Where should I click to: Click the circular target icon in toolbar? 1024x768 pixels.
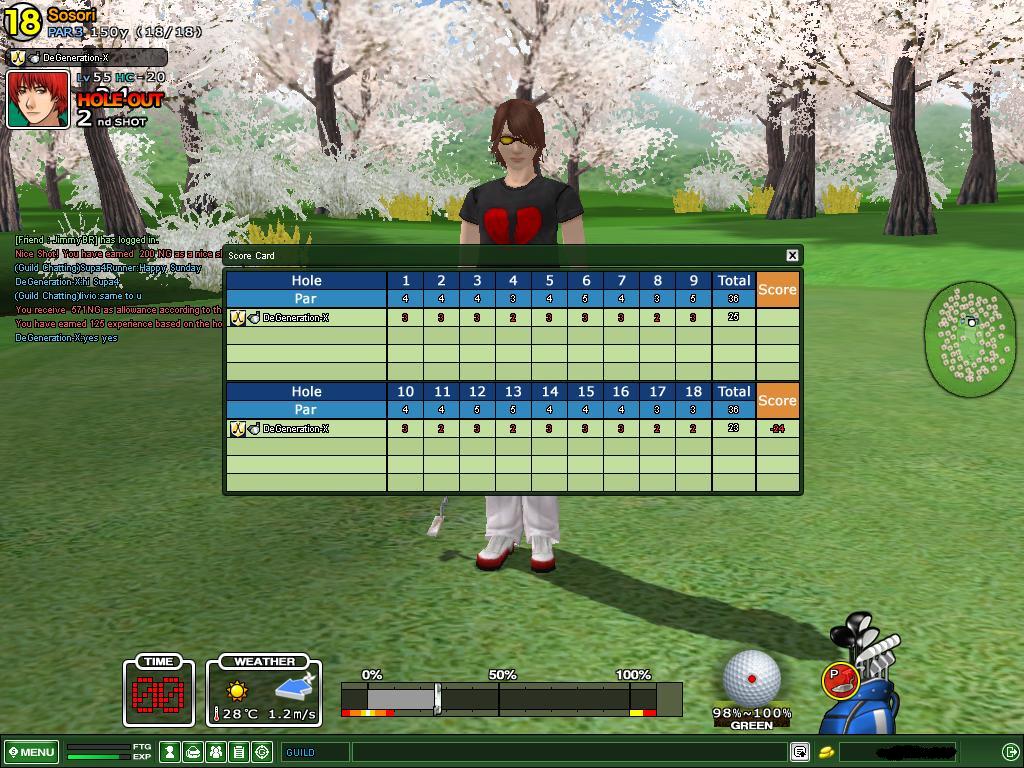click(263, 752)
